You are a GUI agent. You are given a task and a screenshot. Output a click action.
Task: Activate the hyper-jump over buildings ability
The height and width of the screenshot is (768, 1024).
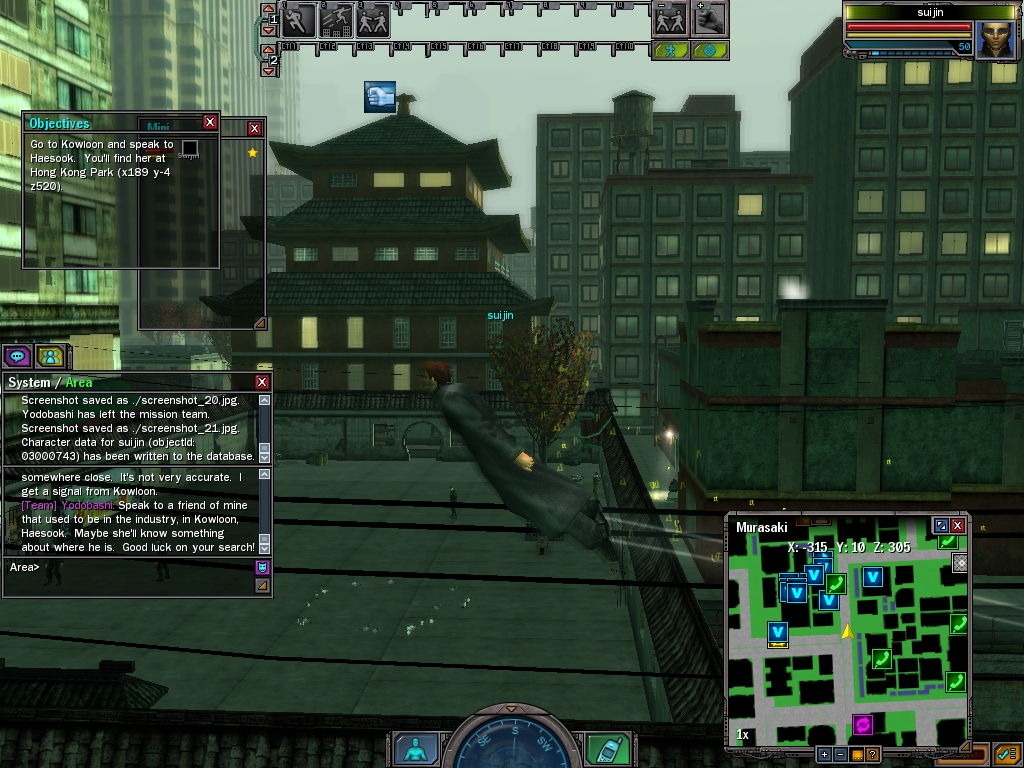pyautogui.click(x=336, y=19)
